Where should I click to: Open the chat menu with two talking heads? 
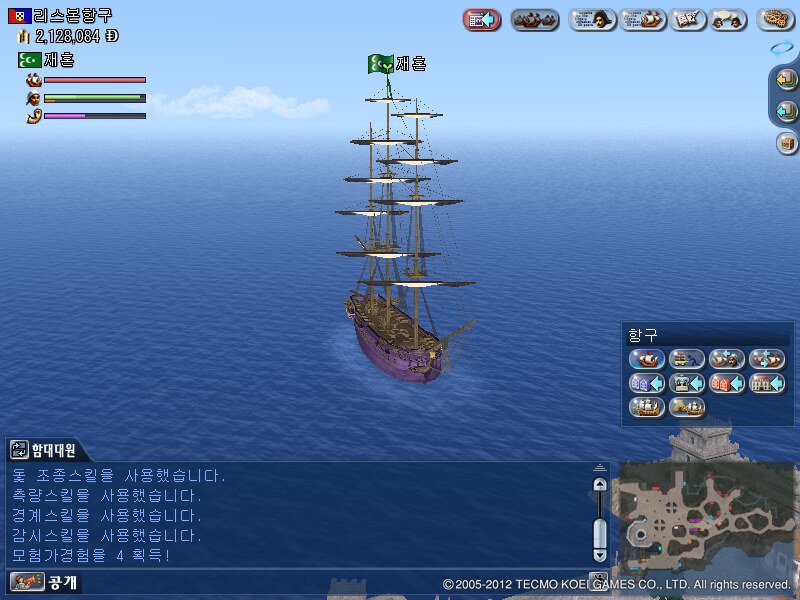point(730,19)
